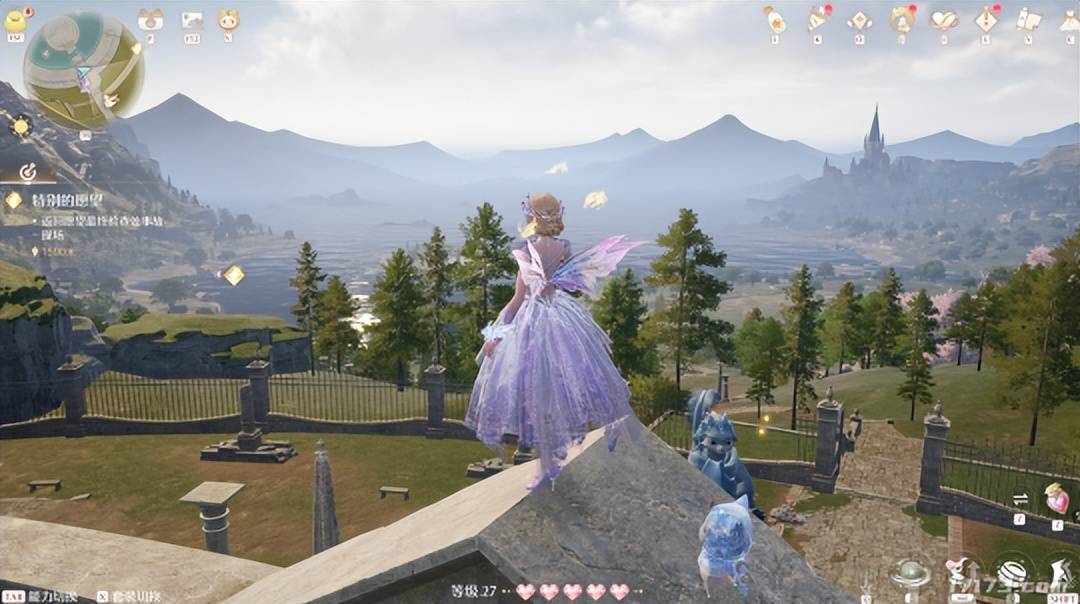Open the circular minimap

(x=83, y=70)
